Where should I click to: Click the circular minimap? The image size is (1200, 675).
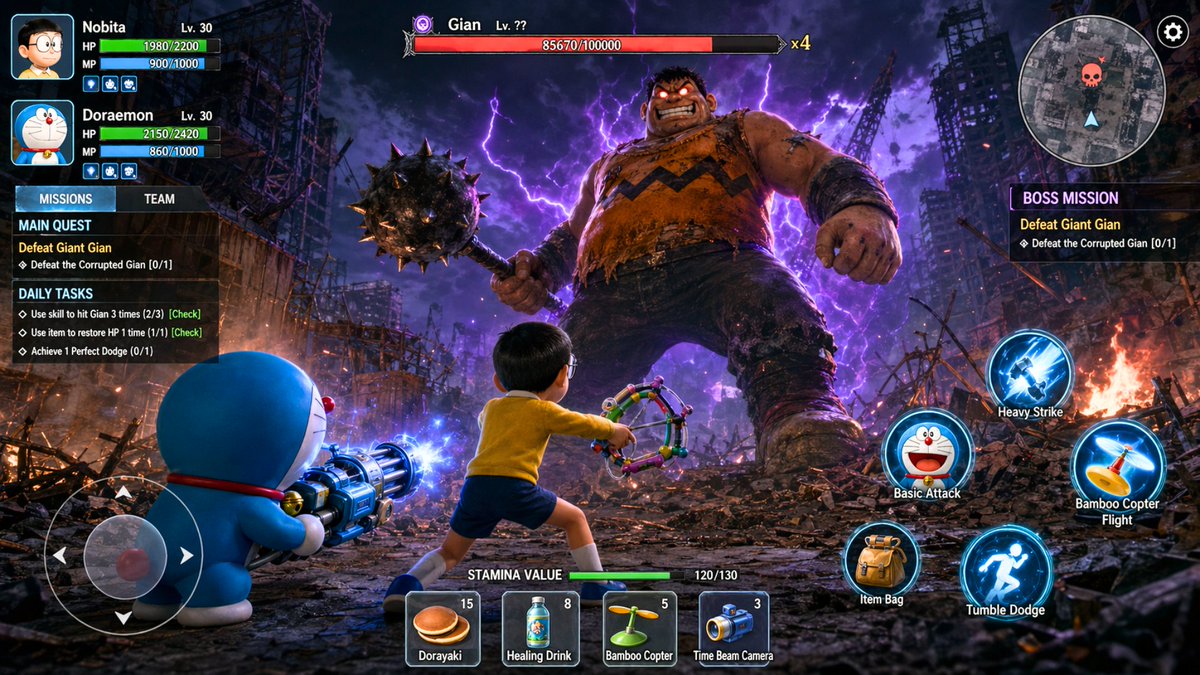pos(1091,90)
